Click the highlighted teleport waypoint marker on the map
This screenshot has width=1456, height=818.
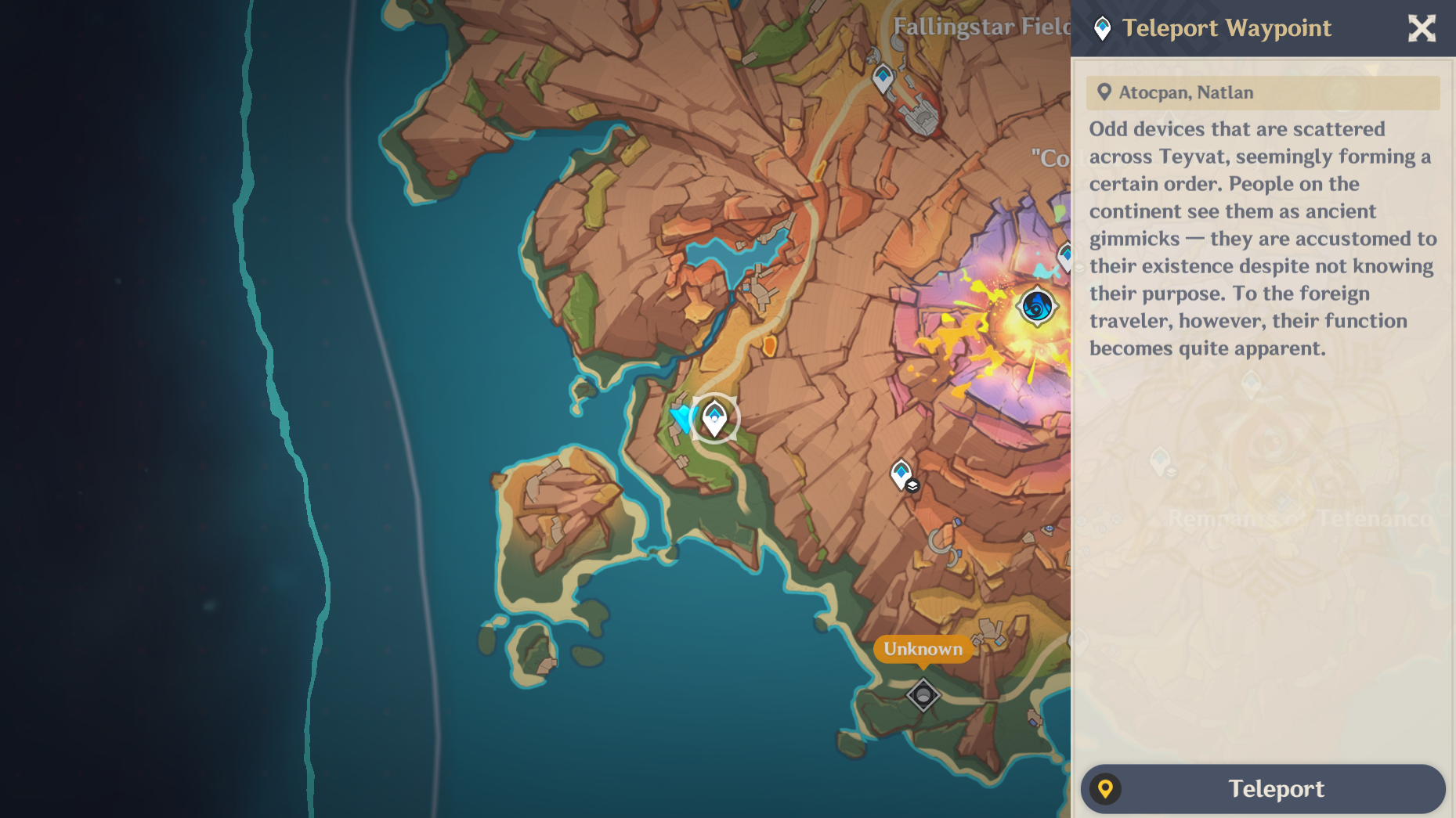[x=714, y=417]
